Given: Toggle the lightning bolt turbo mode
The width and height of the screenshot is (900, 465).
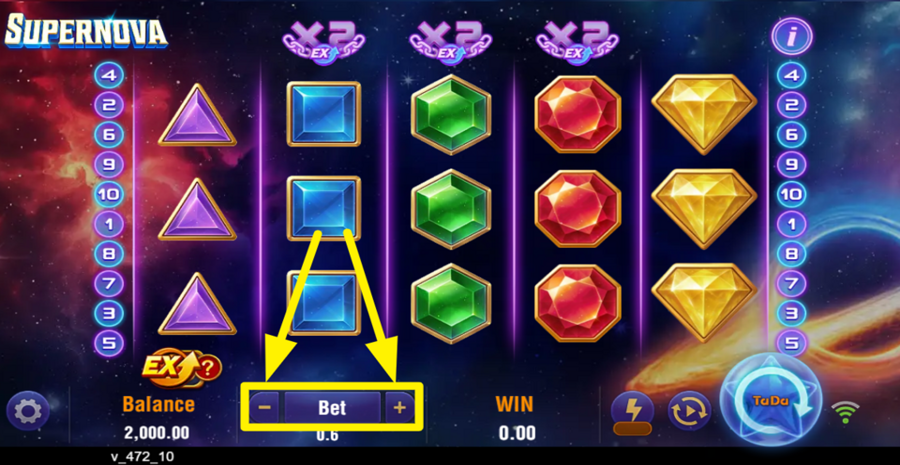Looking at the screenshot, I should tap(632, 408).
